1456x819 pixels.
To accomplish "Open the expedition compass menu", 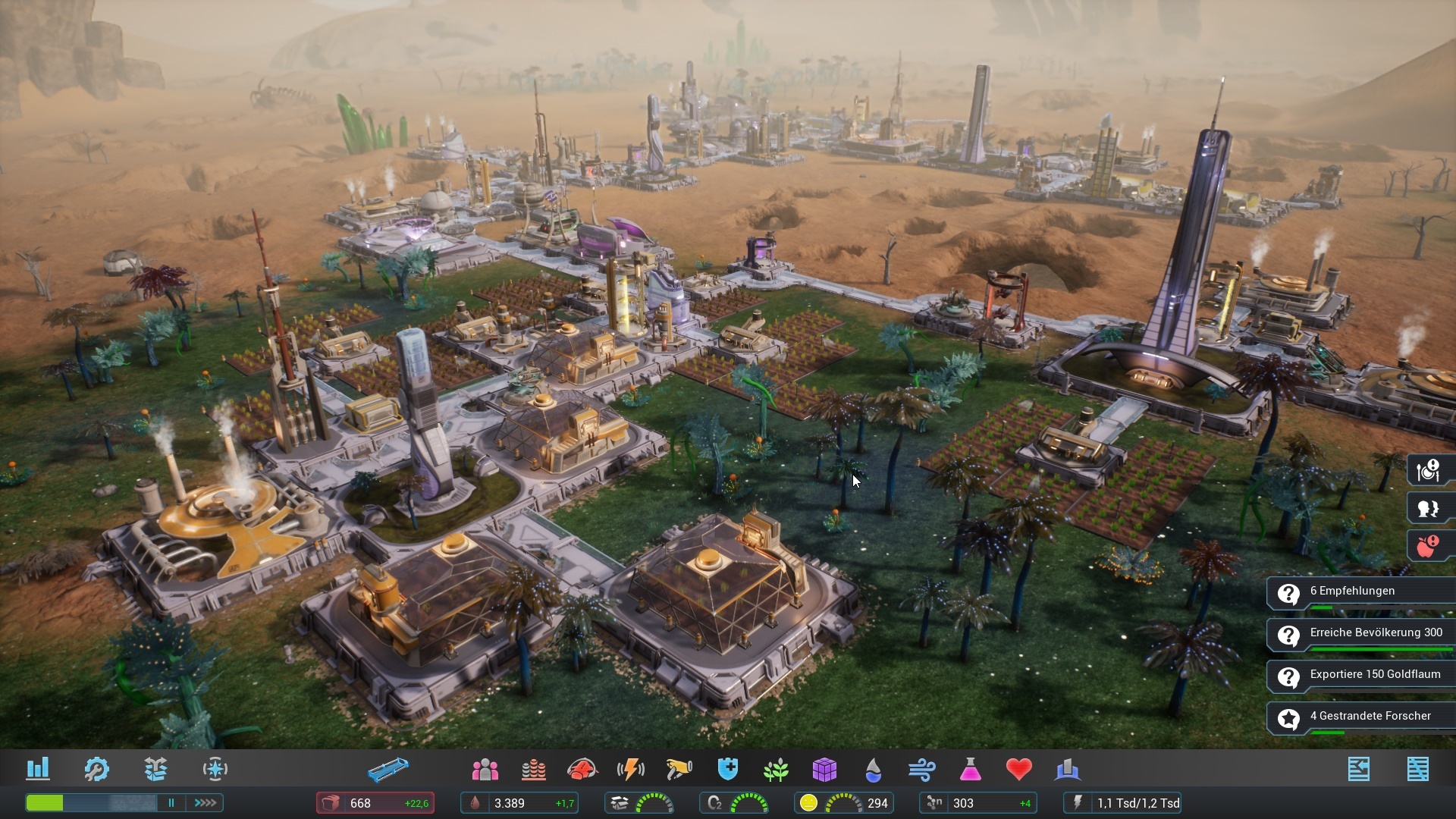I will (216, 769).
